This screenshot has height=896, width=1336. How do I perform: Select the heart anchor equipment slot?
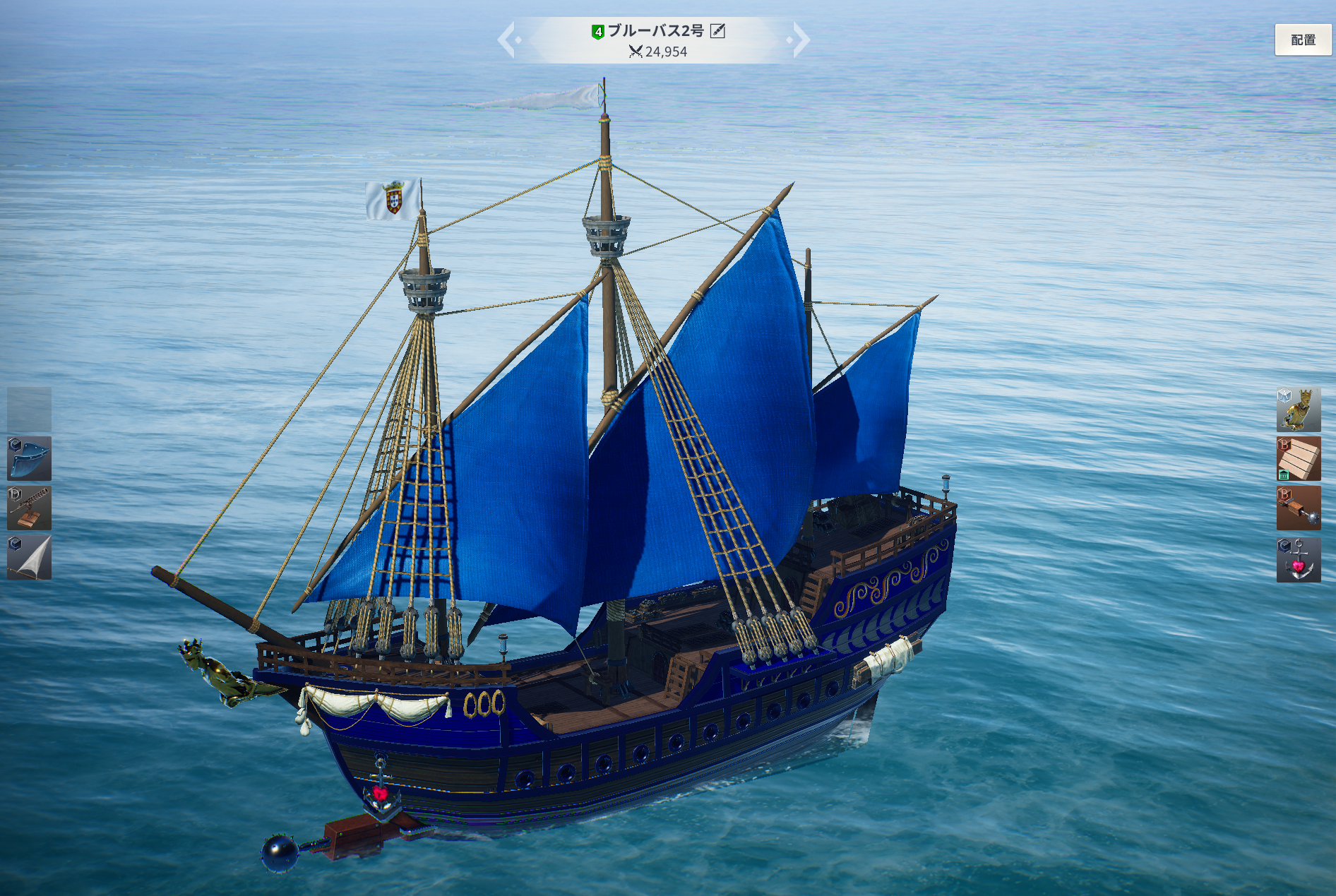1298,559
